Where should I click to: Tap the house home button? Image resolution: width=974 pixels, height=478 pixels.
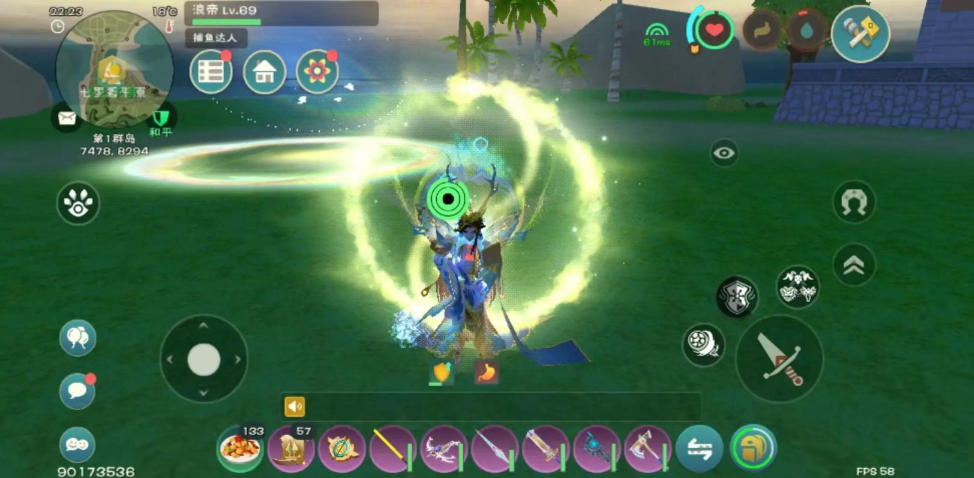click(265, 72)
